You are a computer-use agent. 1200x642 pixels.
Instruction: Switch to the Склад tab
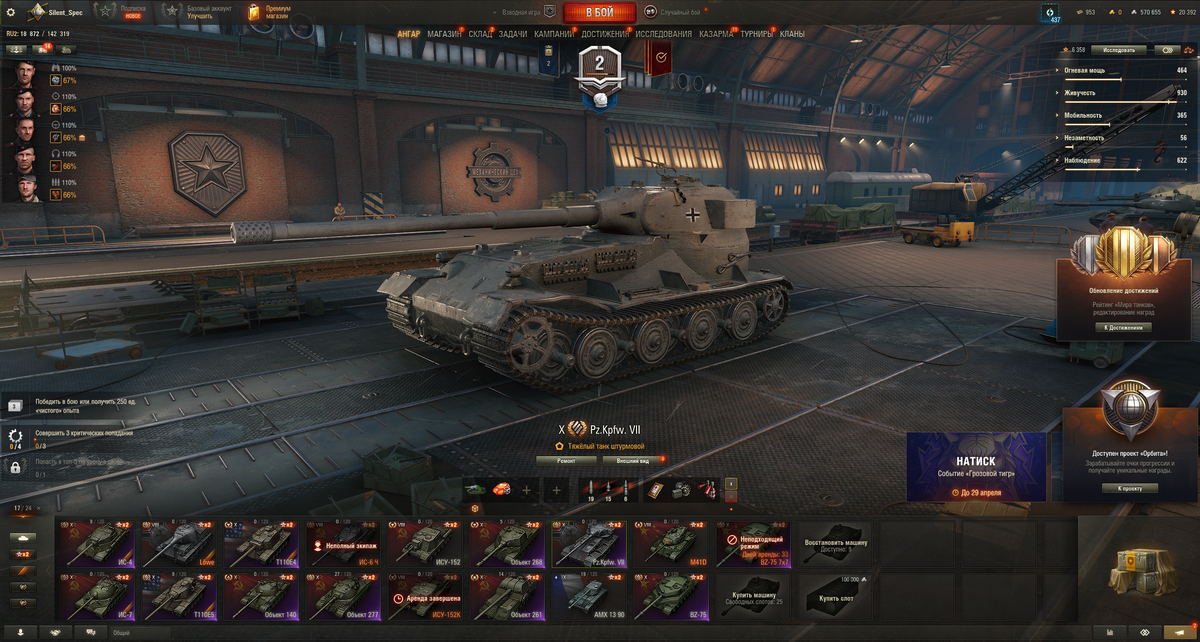(x=480, y=34)
